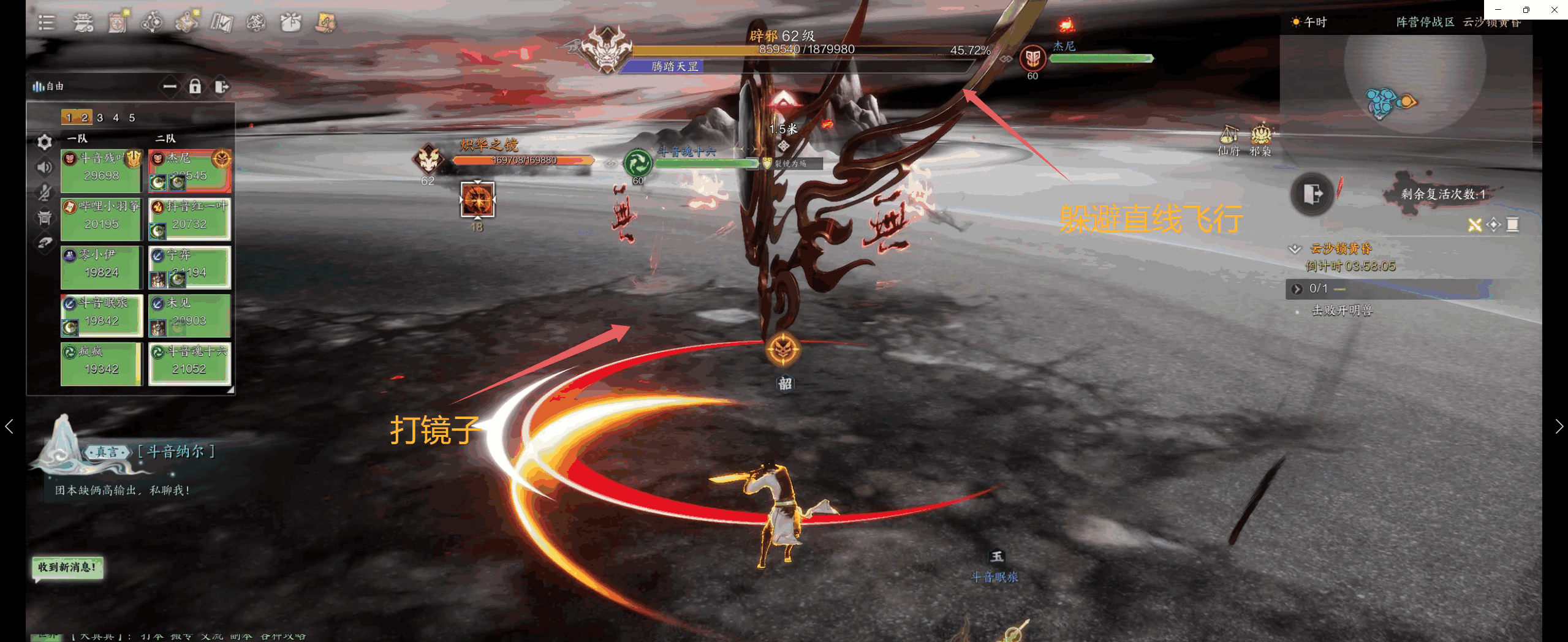1568x642 pixels.
Task: Select teammate 斗音魂十六 in the raid frame
Action: pyautogui.click(x=189, y=363)
